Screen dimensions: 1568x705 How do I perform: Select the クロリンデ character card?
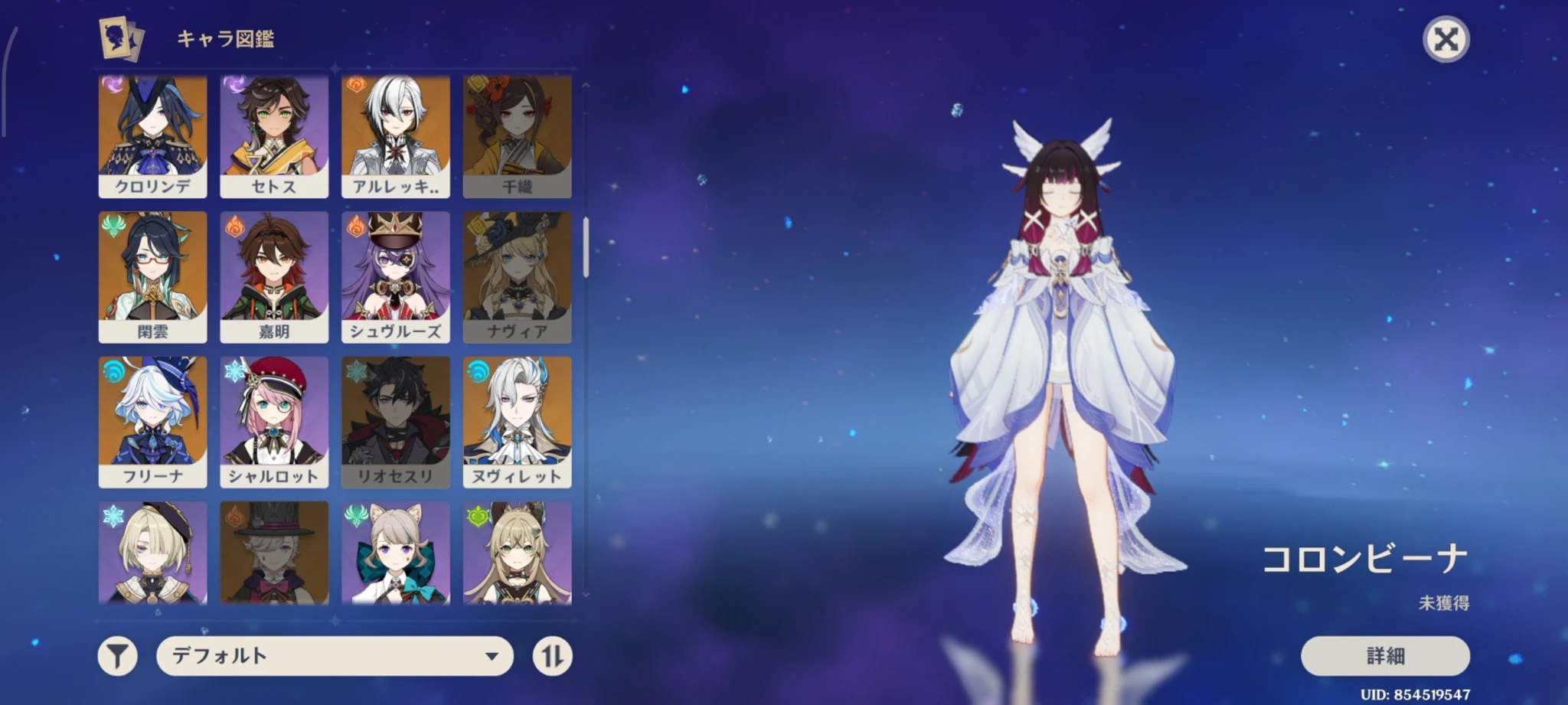(x=152, y=136)
